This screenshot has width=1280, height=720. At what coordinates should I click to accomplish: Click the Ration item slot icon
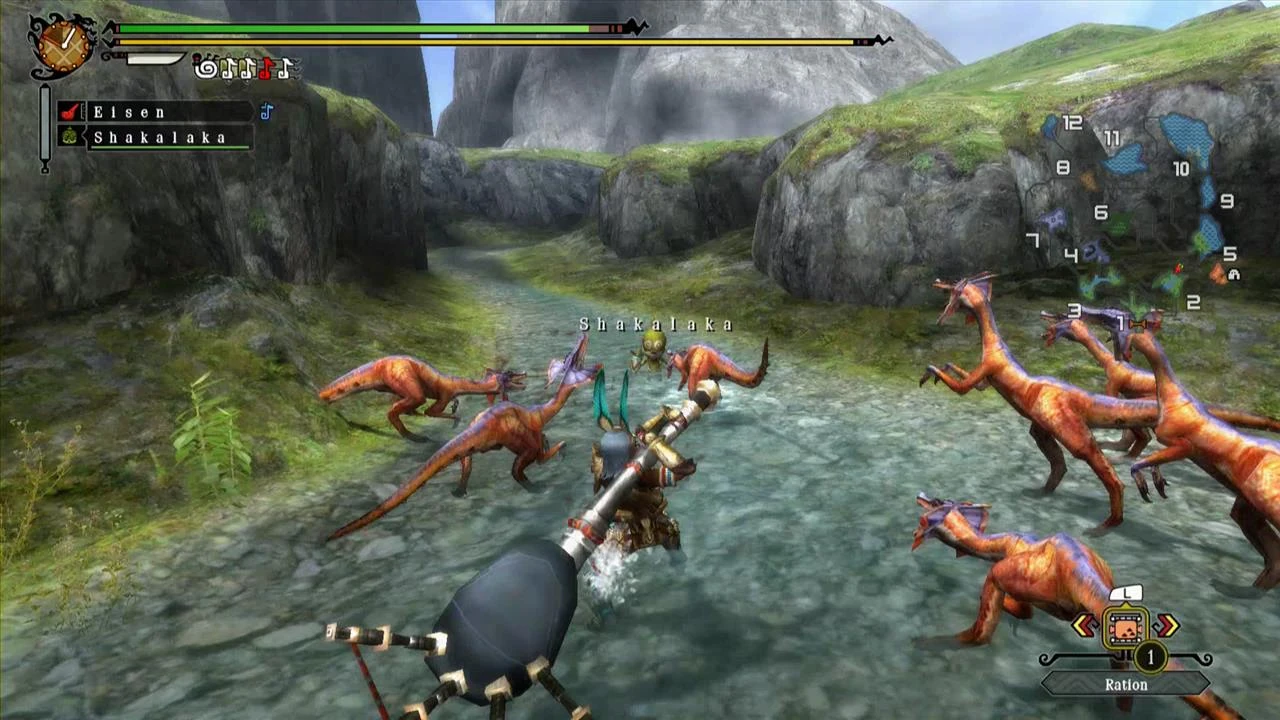click(1126, 627)
